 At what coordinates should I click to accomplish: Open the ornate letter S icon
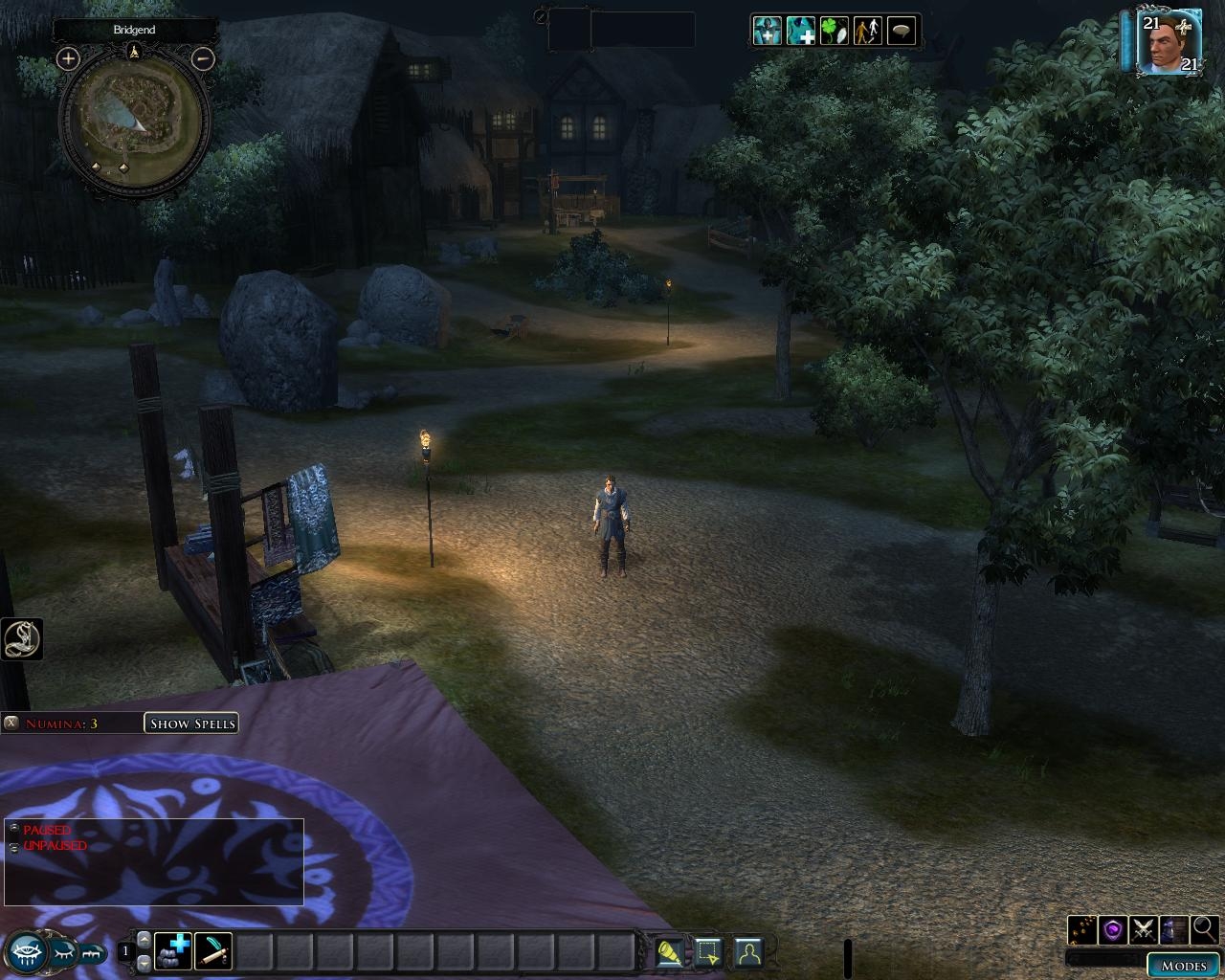(x=21, y=639)
